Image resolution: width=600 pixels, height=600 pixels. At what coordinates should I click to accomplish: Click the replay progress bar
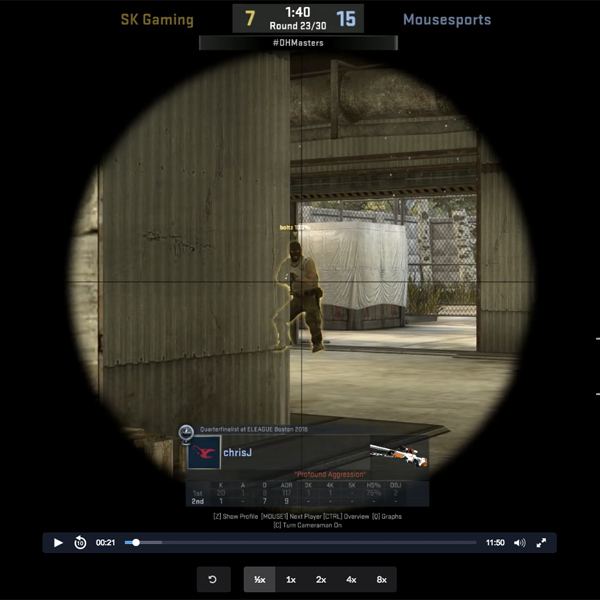coord(300,543)
